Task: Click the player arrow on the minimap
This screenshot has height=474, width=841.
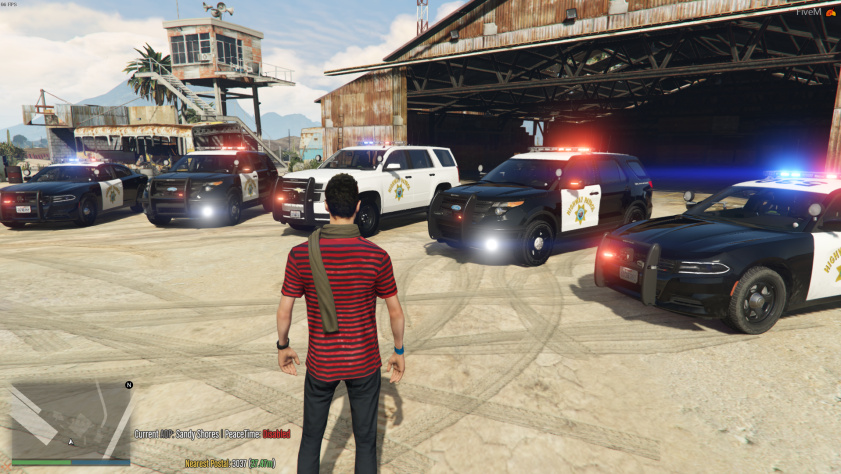Action: pos(71,441)
